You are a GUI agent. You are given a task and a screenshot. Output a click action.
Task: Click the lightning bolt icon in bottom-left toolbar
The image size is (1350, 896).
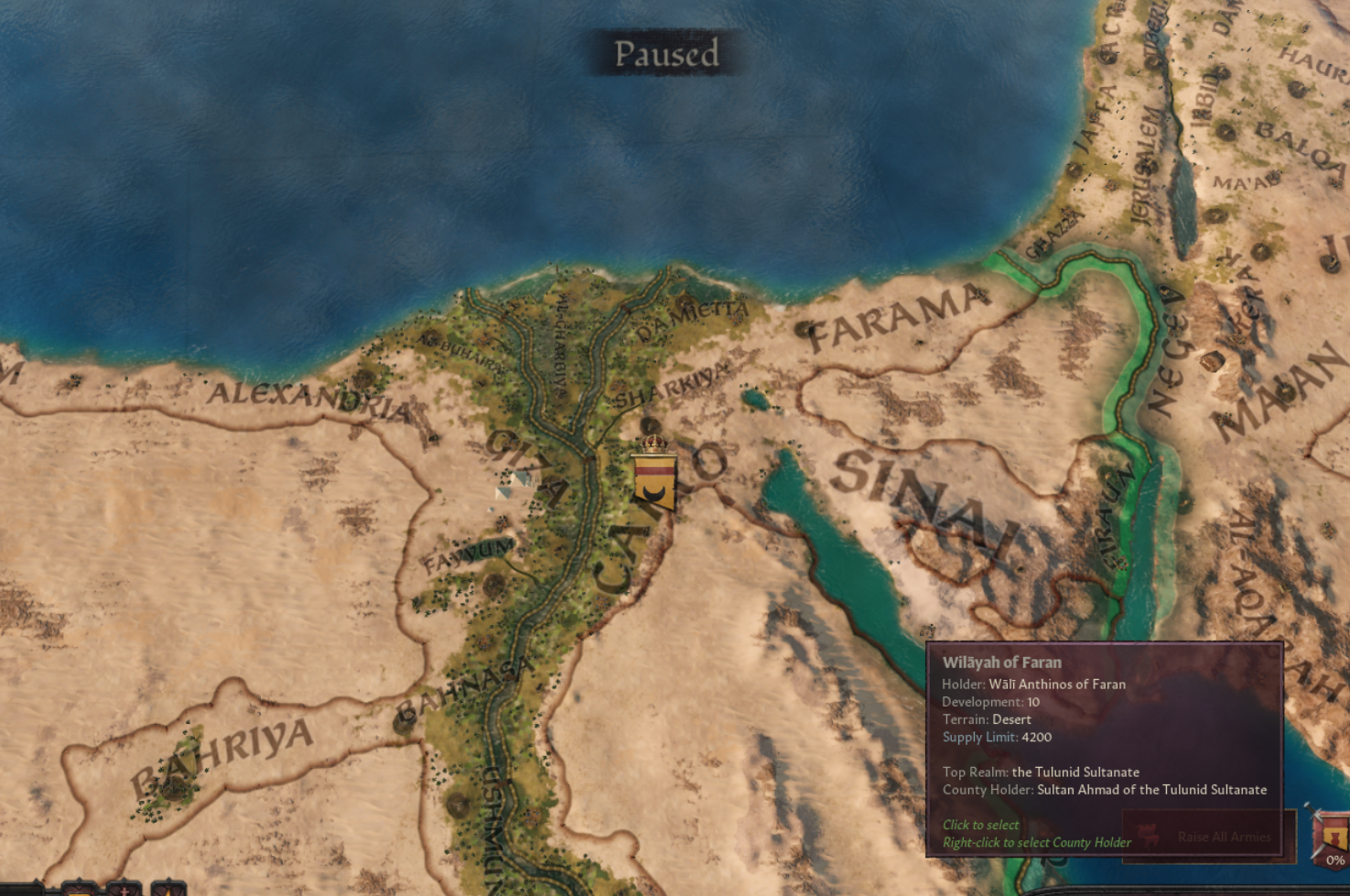coord(168,892)
